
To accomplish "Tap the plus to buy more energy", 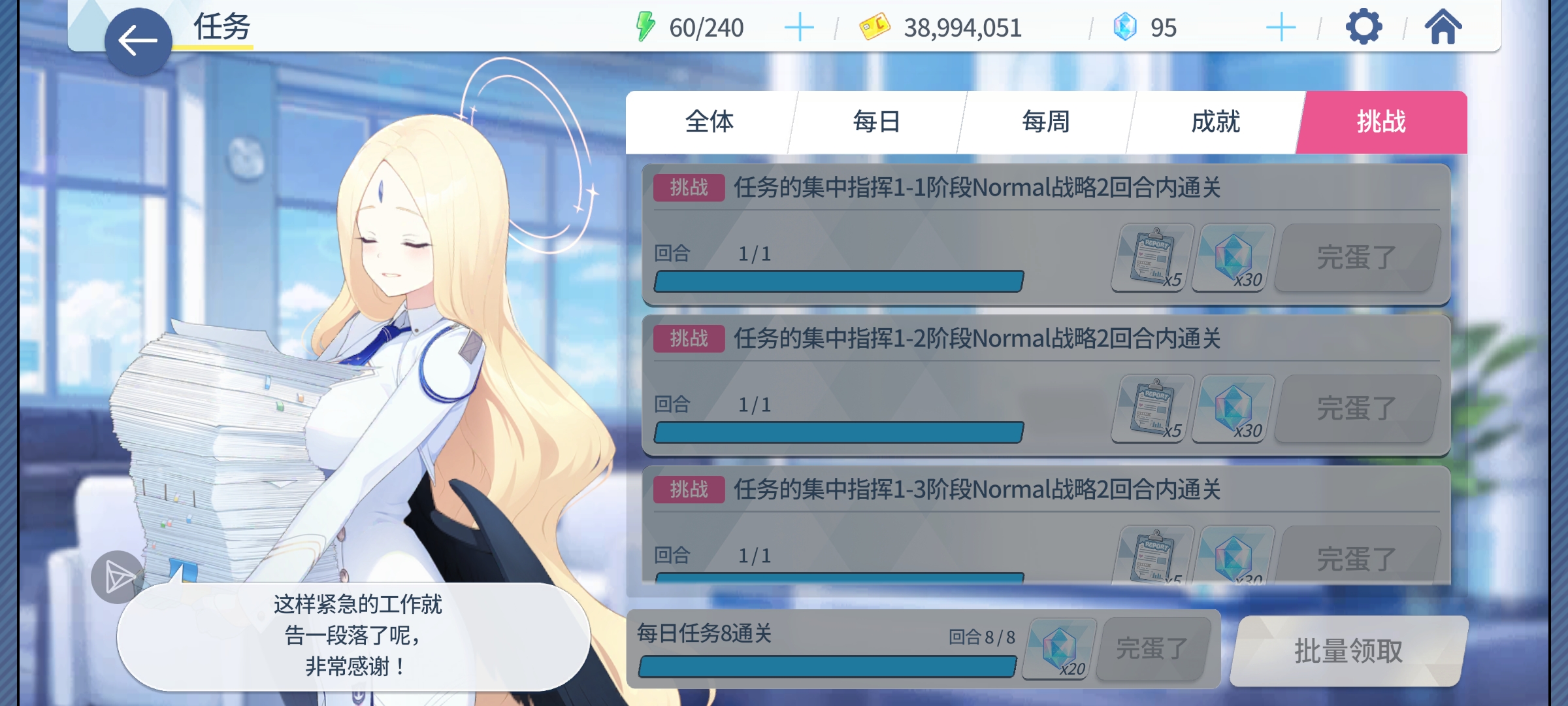I will click(800, 27).
